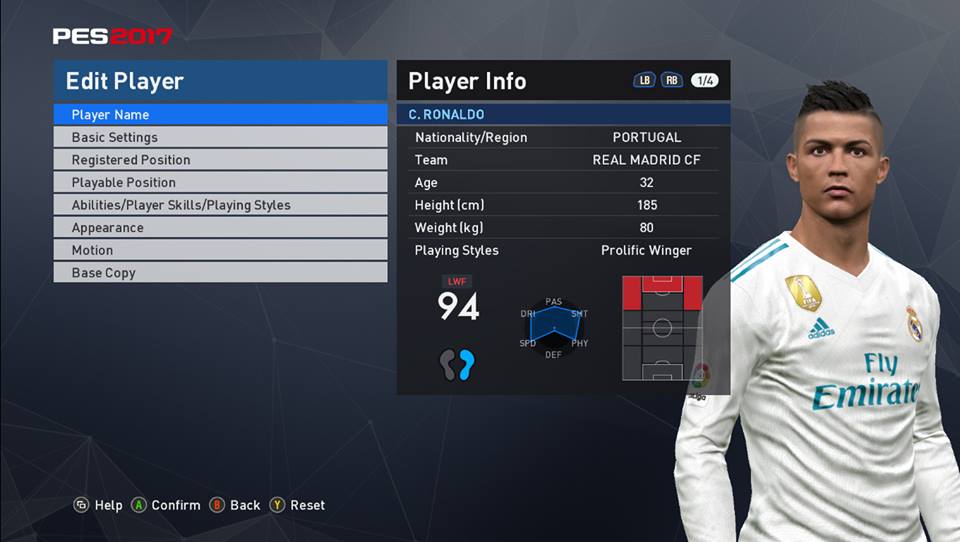Choose the Base Copy option
Screen dimensions: 960x542
click(220, 273)
